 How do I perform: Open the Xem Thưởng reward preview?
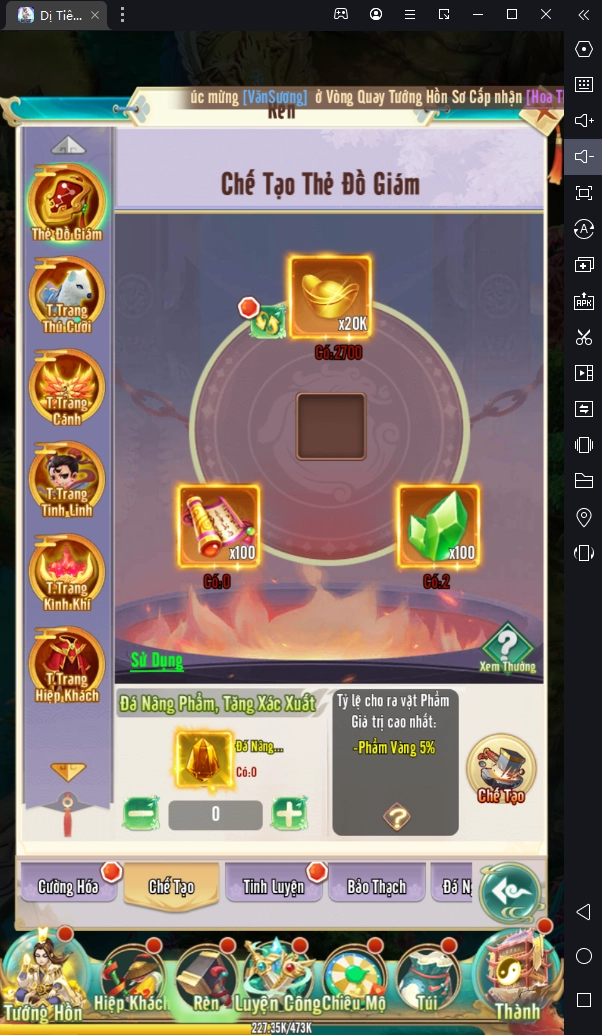click(x=507, y=647)
